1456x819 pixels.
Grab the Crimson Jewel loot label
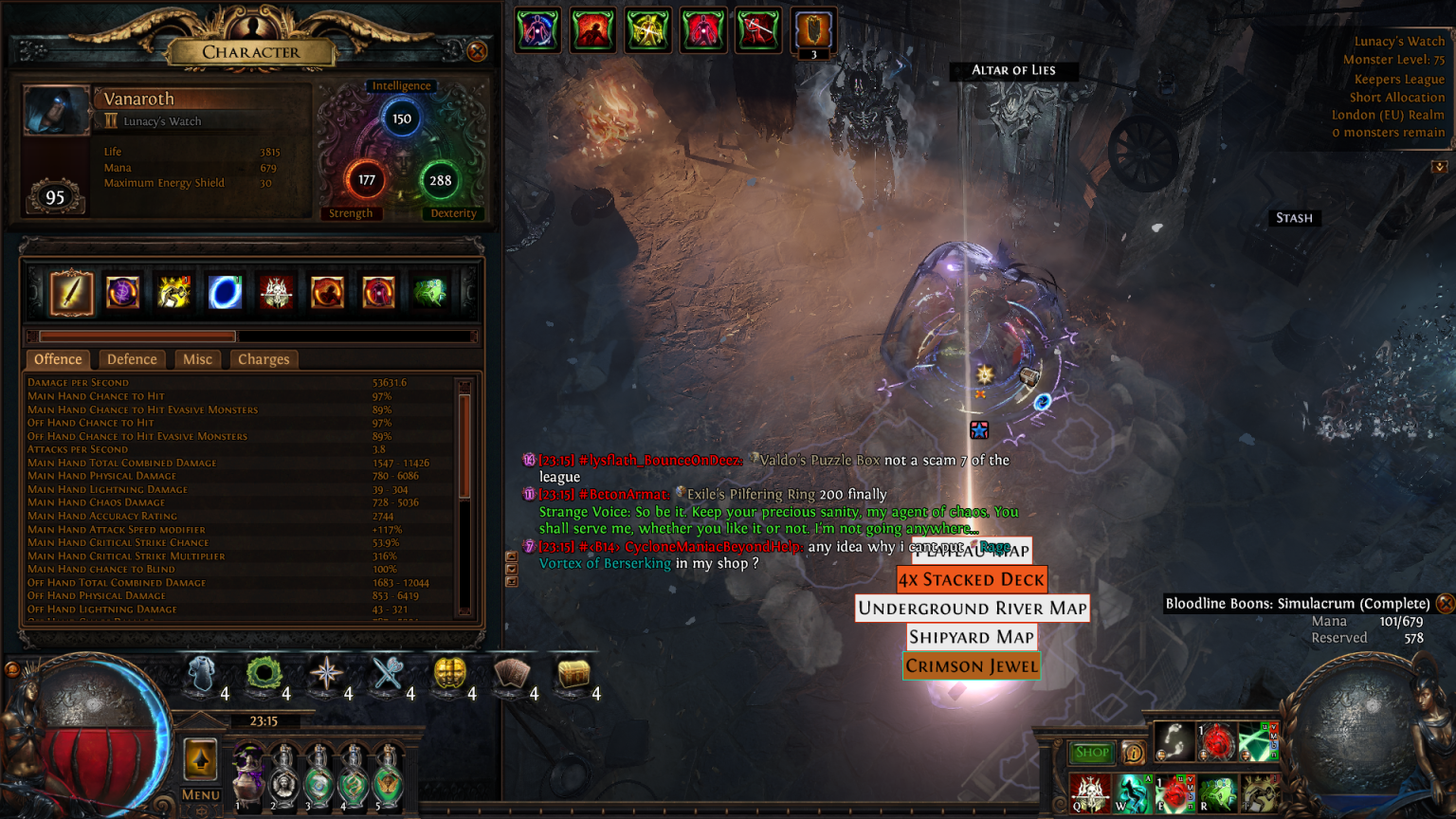click(972, 666)
